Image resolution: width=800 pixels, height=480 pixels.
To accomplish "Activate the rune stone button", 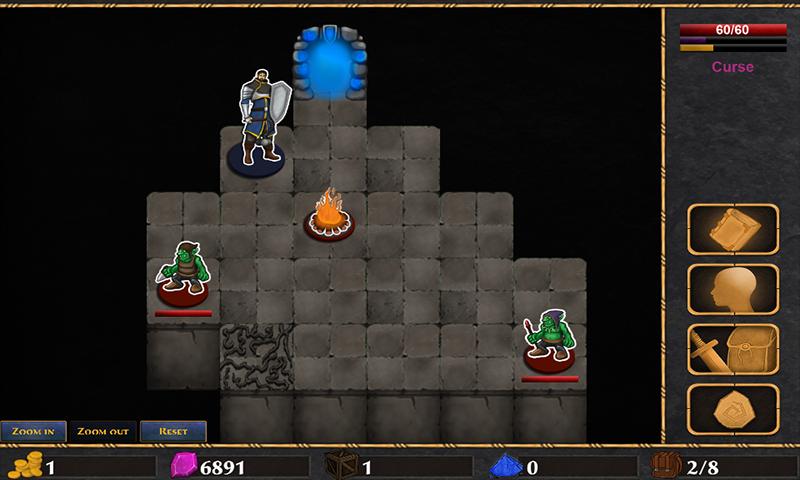I will click(733, 409).
